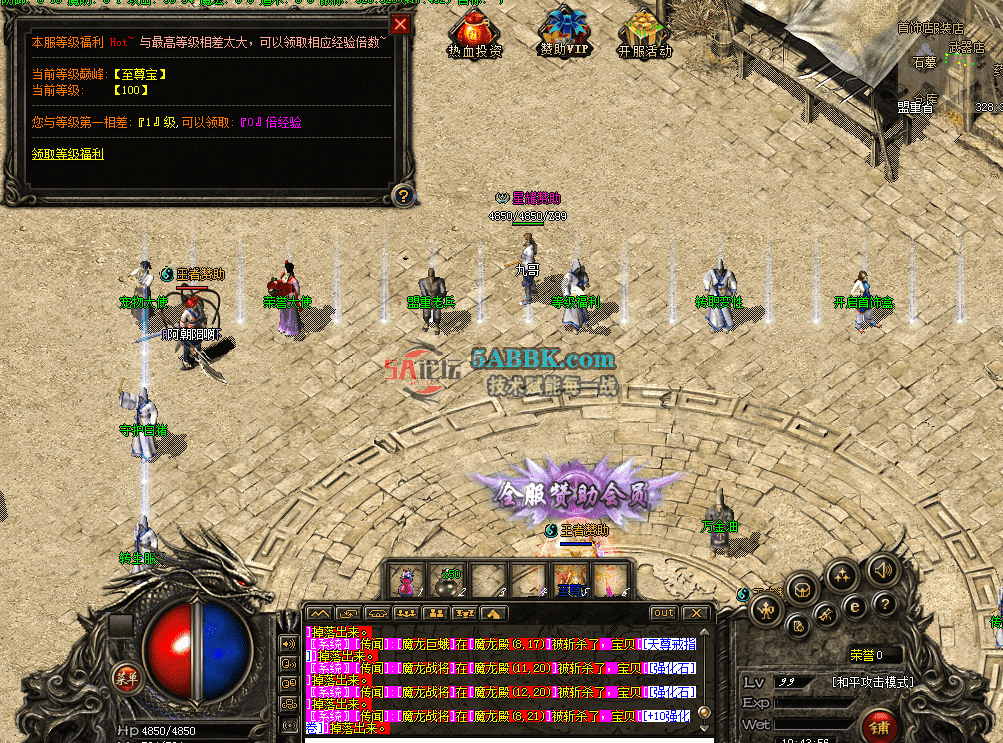Open the bag inventory round button
The image size is (1003, 743).
pos(803,589)
